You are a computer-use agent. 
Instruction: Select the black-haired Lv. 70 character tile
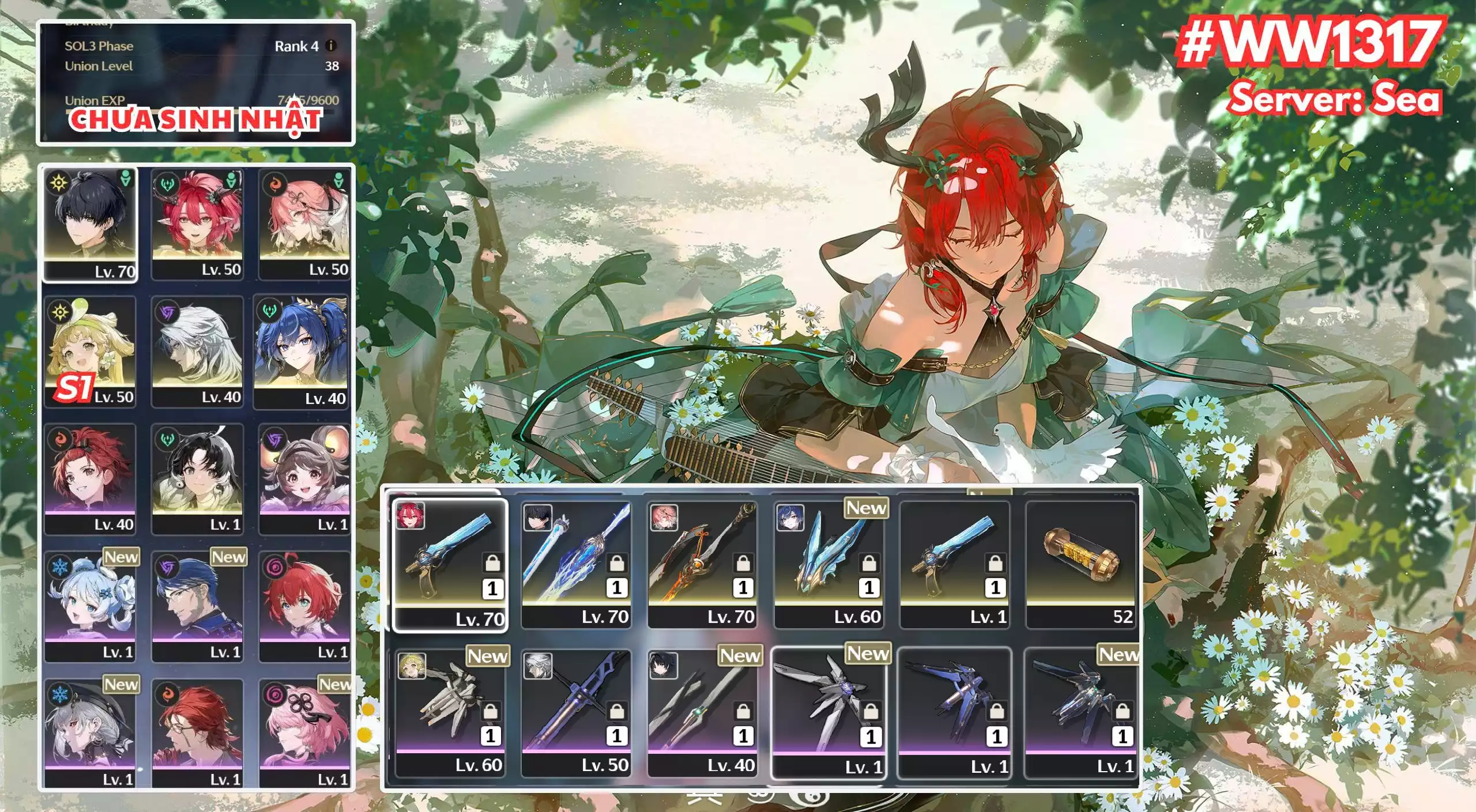click(91, 225)
